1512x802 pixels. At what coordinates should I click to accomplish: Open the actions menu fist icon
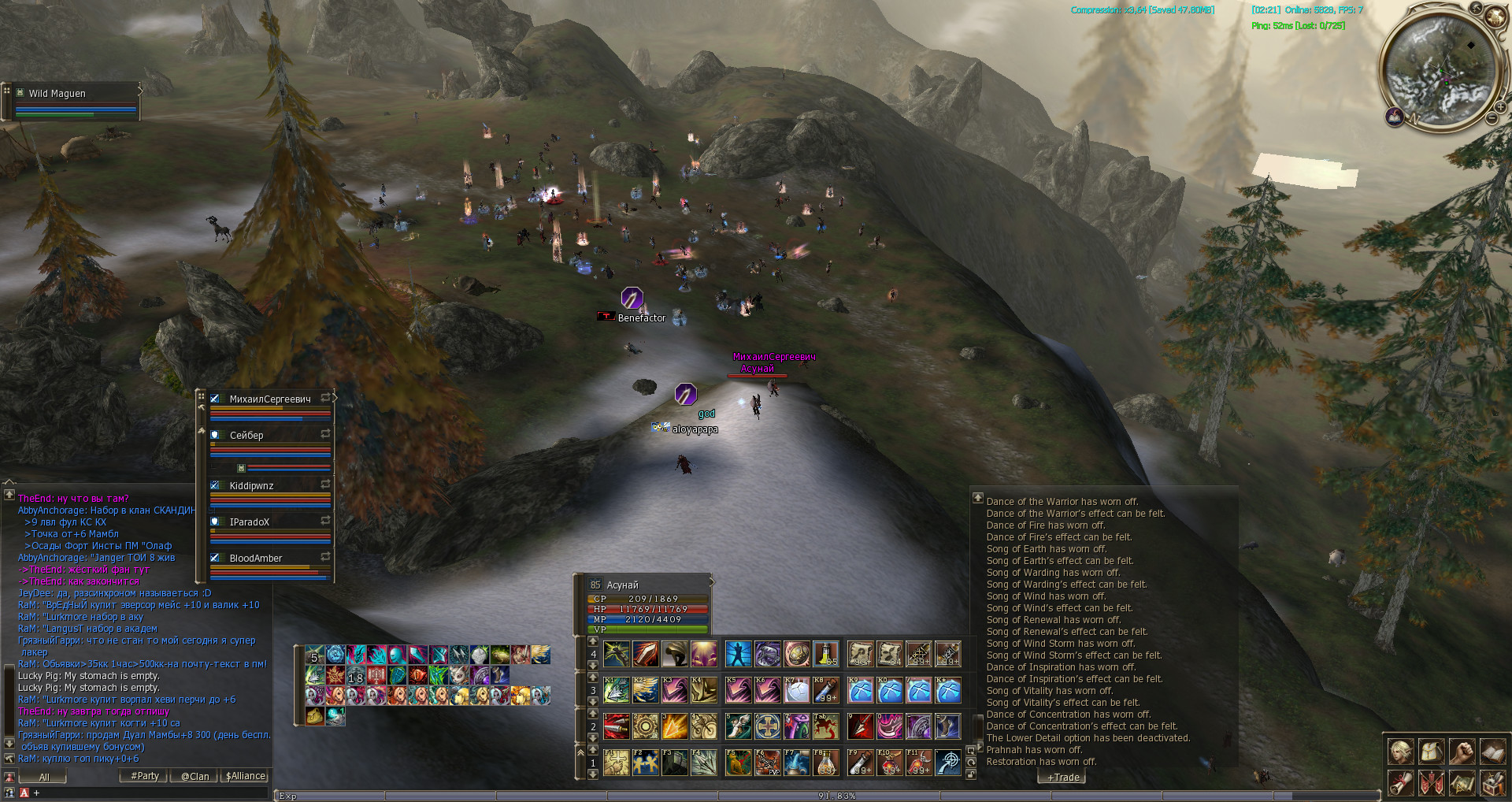coord(1462,752)
